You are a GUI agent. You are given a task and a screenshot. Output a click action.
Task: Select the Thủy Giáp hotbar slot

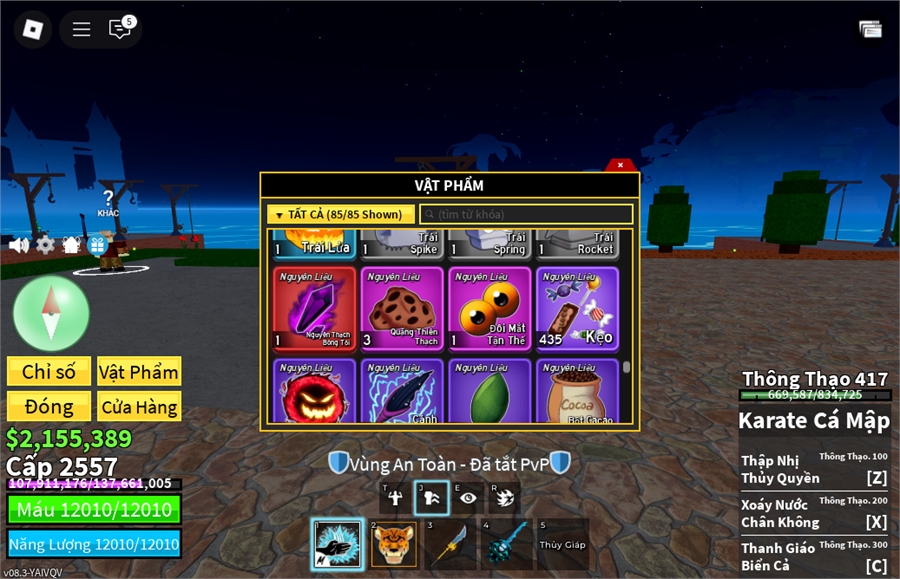point(562,545)
